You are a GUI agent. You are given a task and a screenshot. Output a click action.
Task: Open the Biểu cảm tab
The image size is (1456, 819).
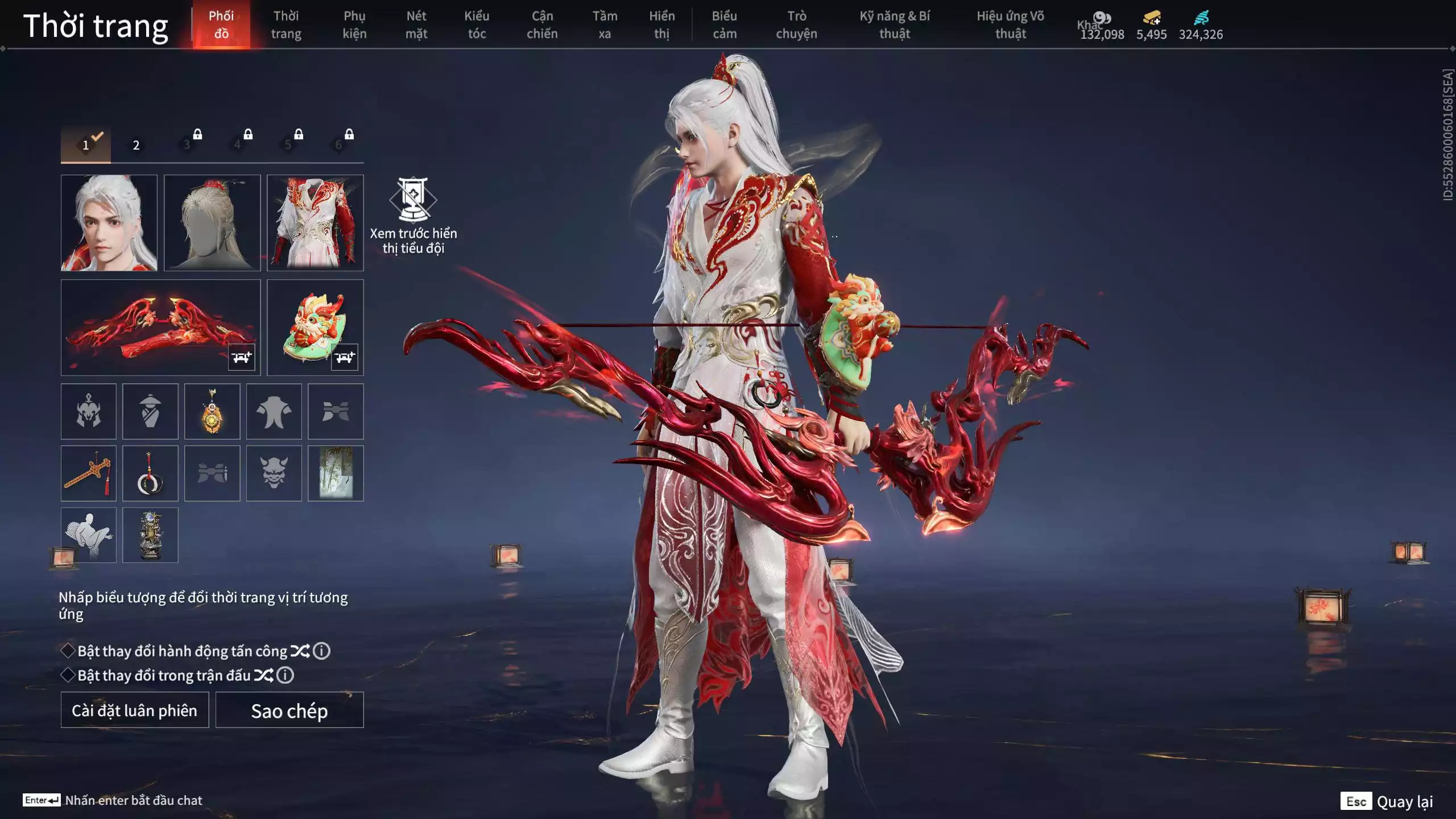(x=725, y=25)
